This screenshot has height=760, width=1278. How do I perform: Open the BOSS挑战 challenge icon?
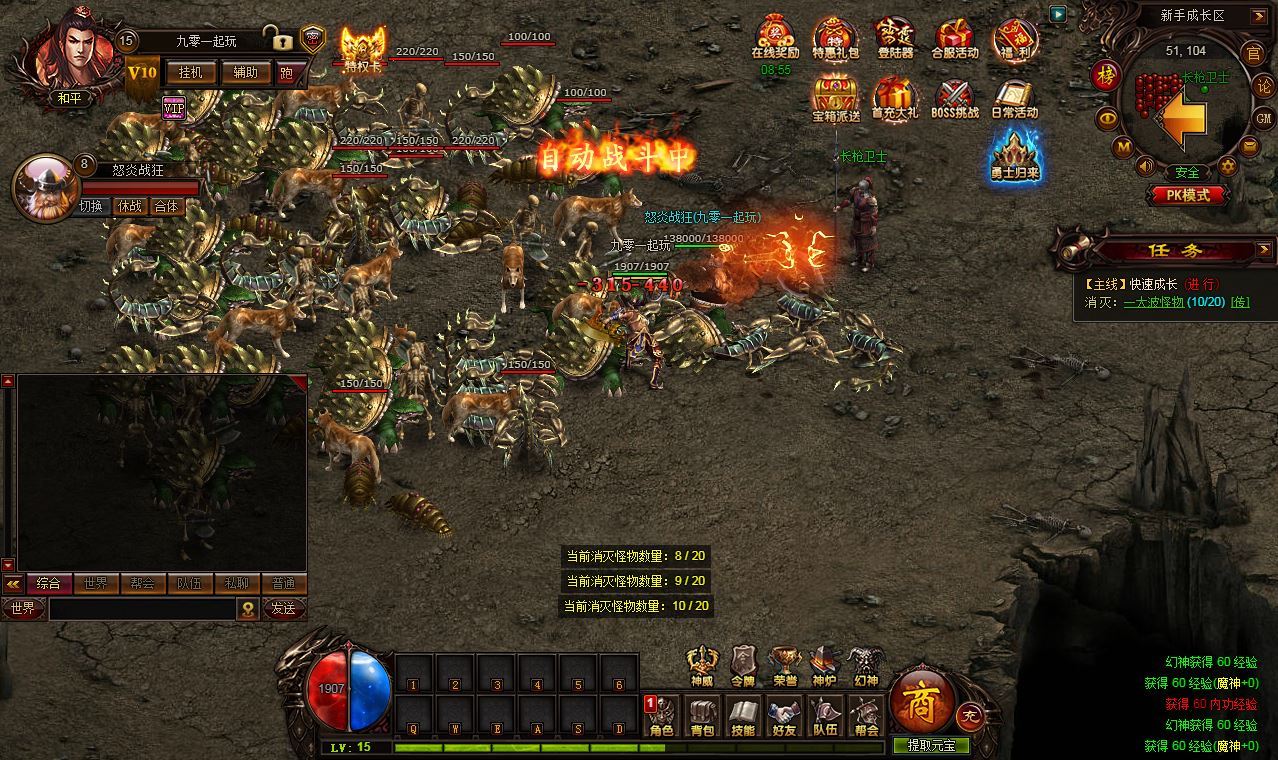[955, 98]
